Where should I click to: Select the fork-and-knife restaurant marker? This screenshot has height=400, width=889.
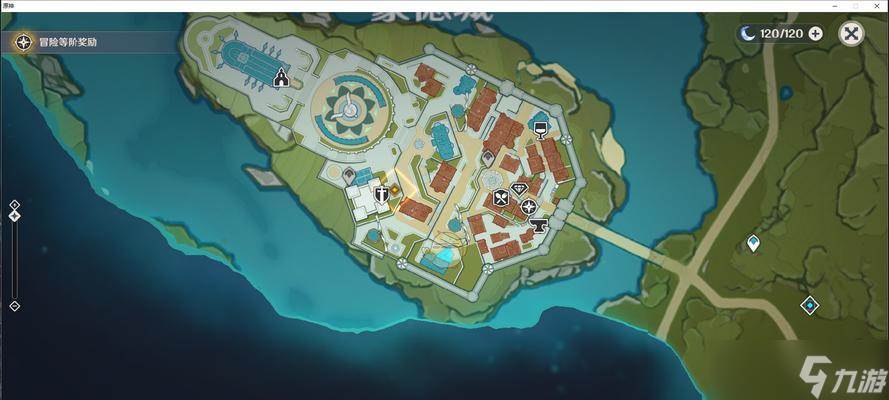pyautogui.click(x=501, y=198)
